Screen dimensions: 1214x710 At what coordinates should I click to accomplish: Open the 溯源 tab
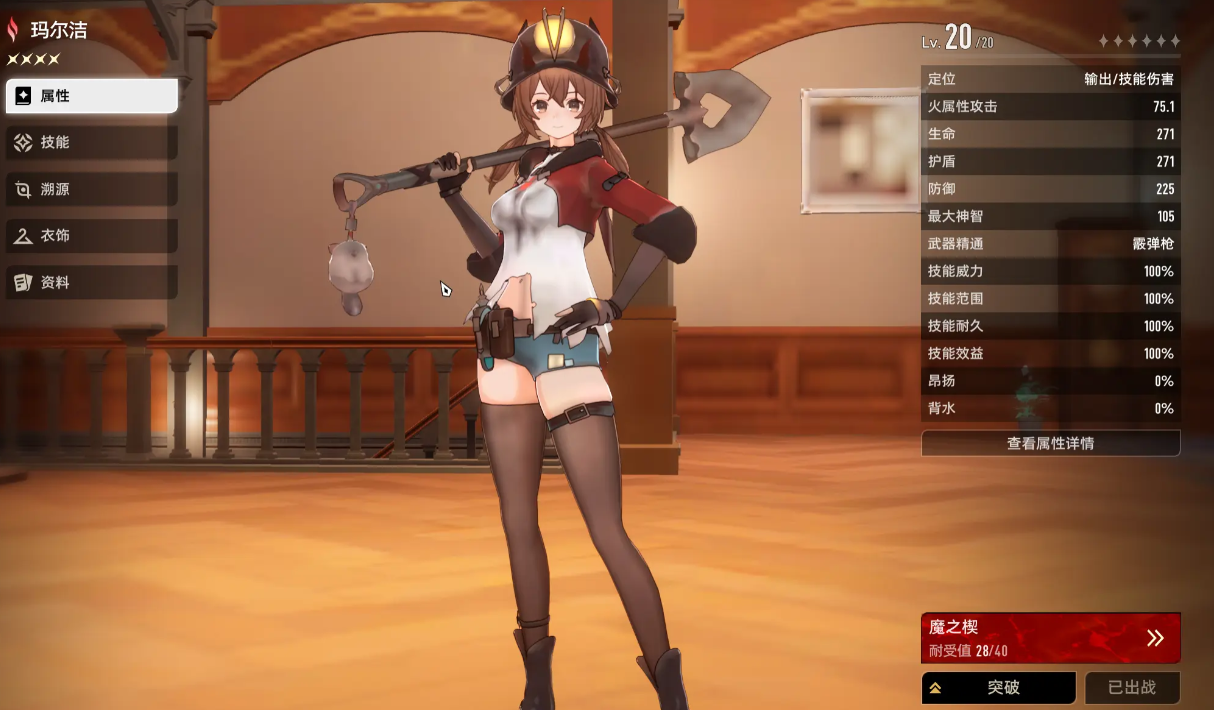click(92, 189)
